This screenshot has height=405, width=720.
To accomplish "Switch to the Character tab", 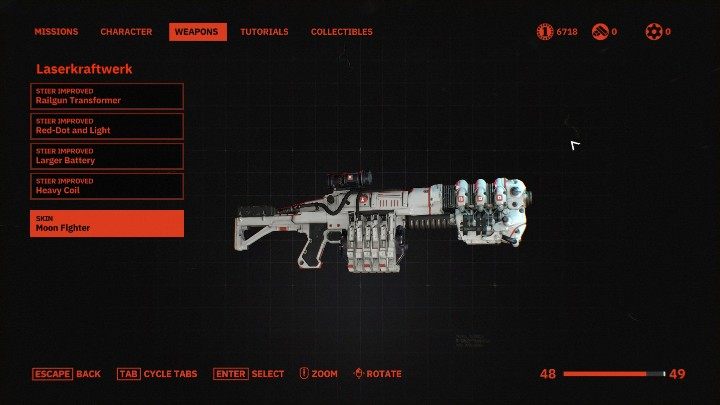I will point(126,32).
